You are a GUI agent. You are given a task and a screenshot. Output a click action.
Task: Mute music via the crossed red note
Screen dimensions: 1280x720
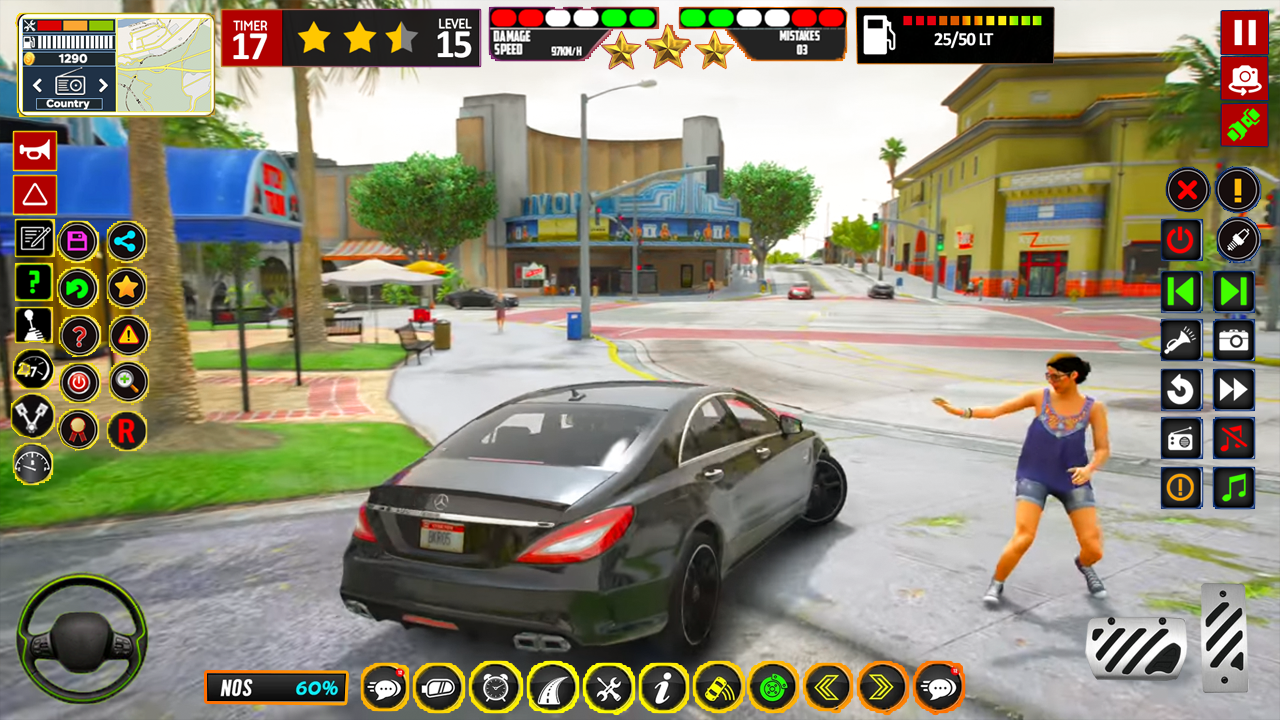[1234, 438]
